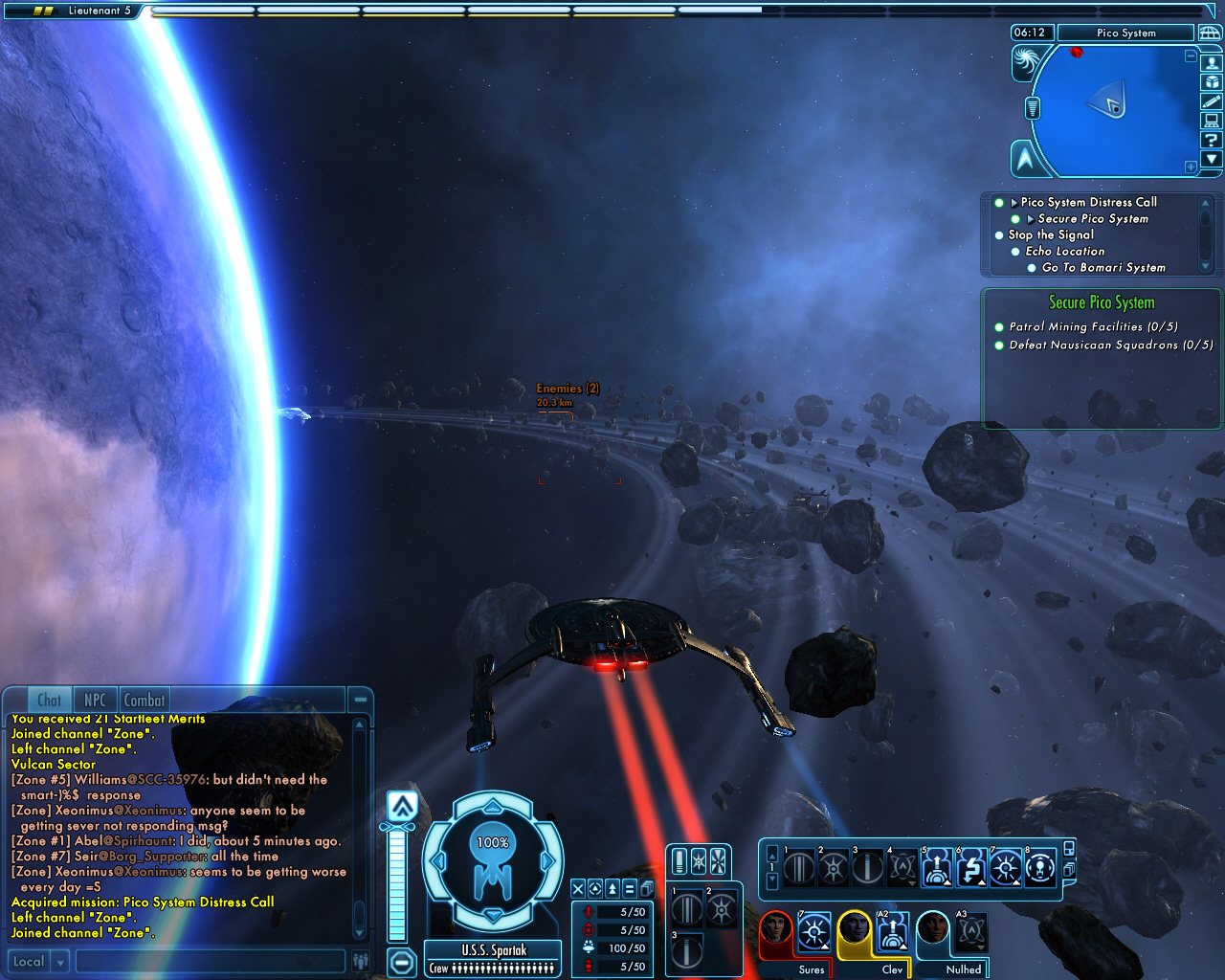Screen dimensions: 1225x980
Task: Switch to the NPC chat tab
Action: click(95, 701)
